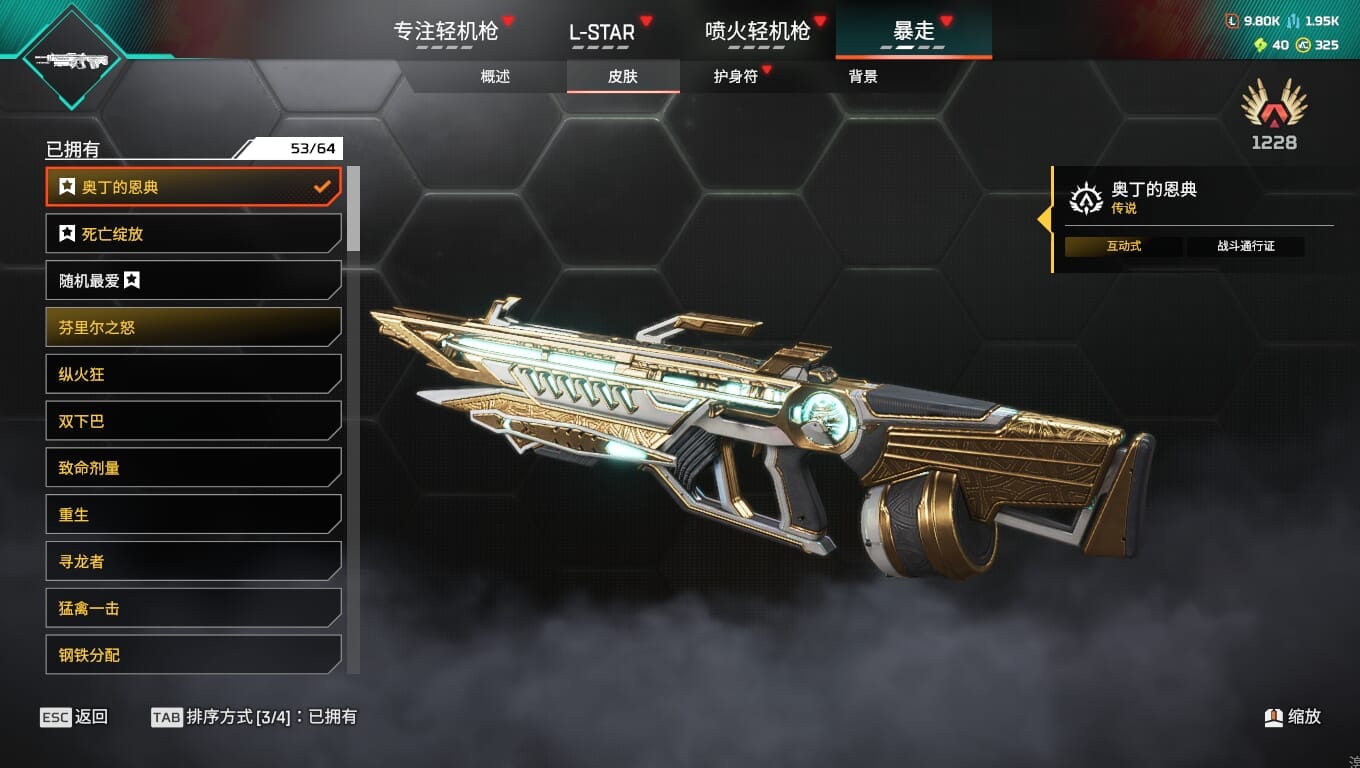Select the 钢铁分配 skin entry
Image resolution: width=1360 pixels, height=768 pixels.
pos(193,655)
